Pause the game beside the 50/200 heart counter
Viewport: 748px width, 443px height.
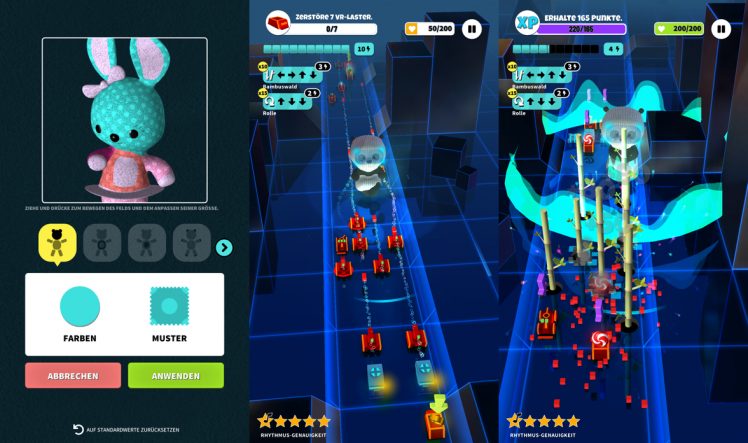[471, 29]
